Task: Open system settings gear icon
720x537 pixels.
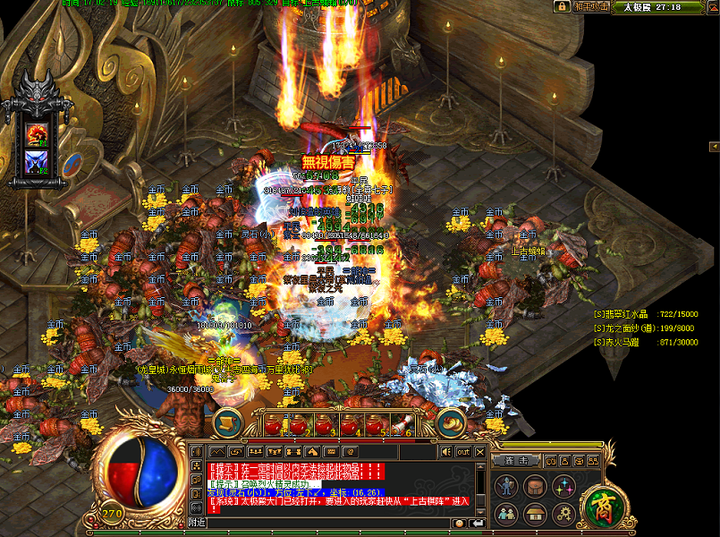Action: 564,513
